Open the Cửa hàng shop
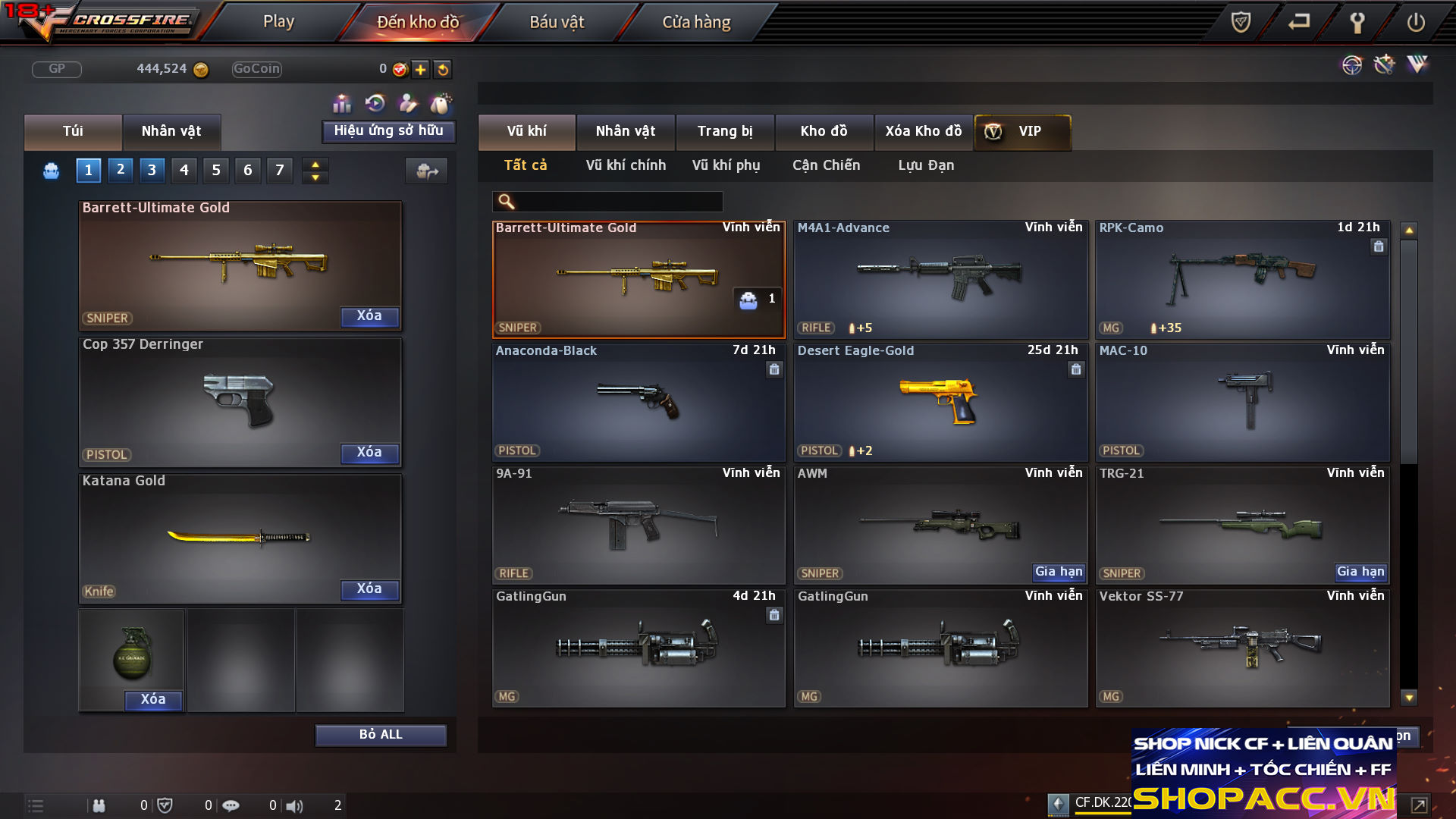This screenshot has width=1456, height=819. coord(696,22)
